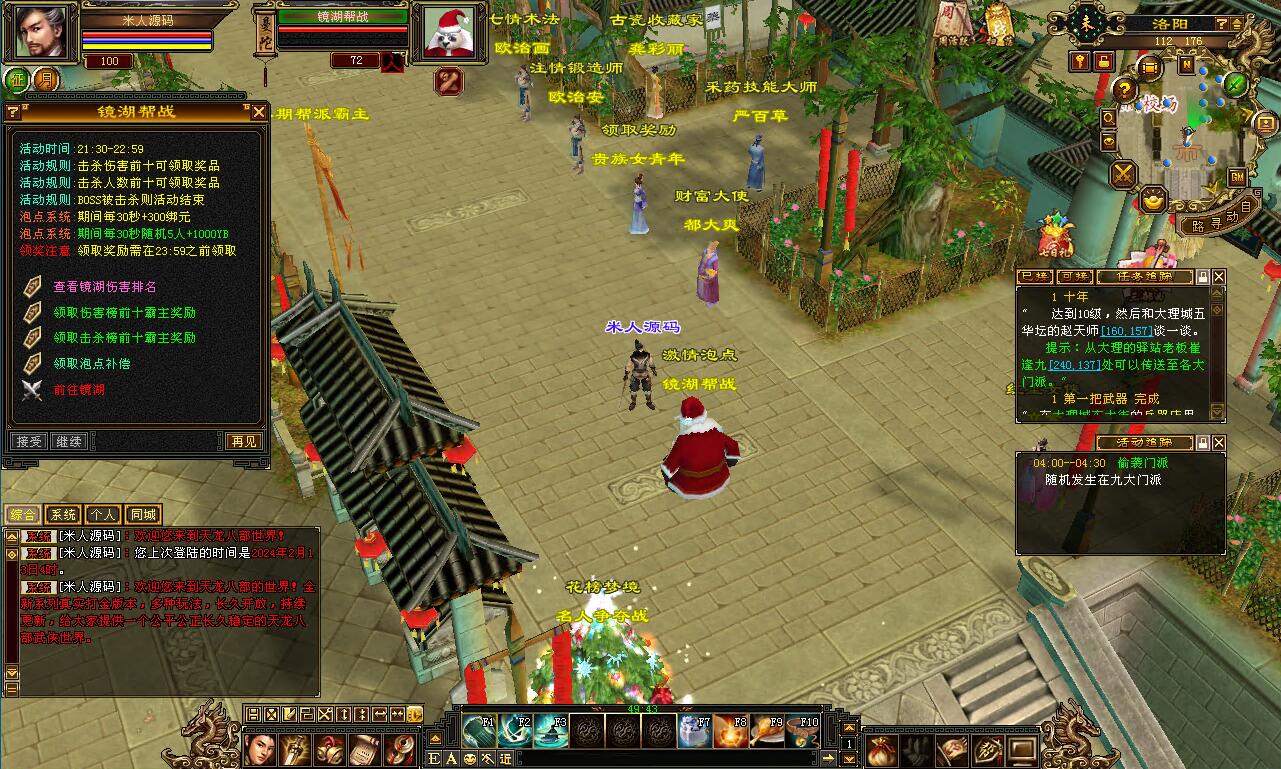This screenshot has height=769, width=1281.
Task: Open the 个人 chat tab
Action: [x=102, y=515]
